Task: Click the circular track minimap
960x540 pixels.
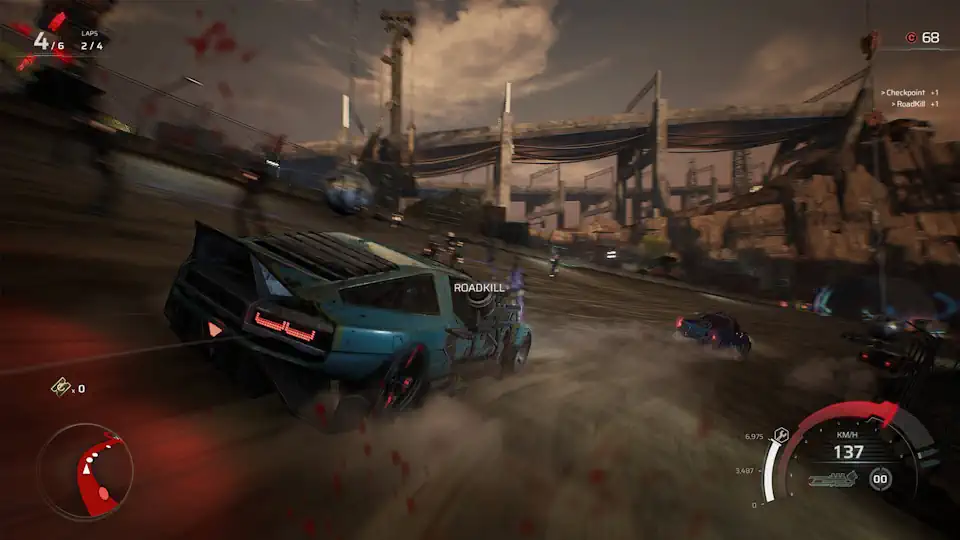Action: coord(84,470)
